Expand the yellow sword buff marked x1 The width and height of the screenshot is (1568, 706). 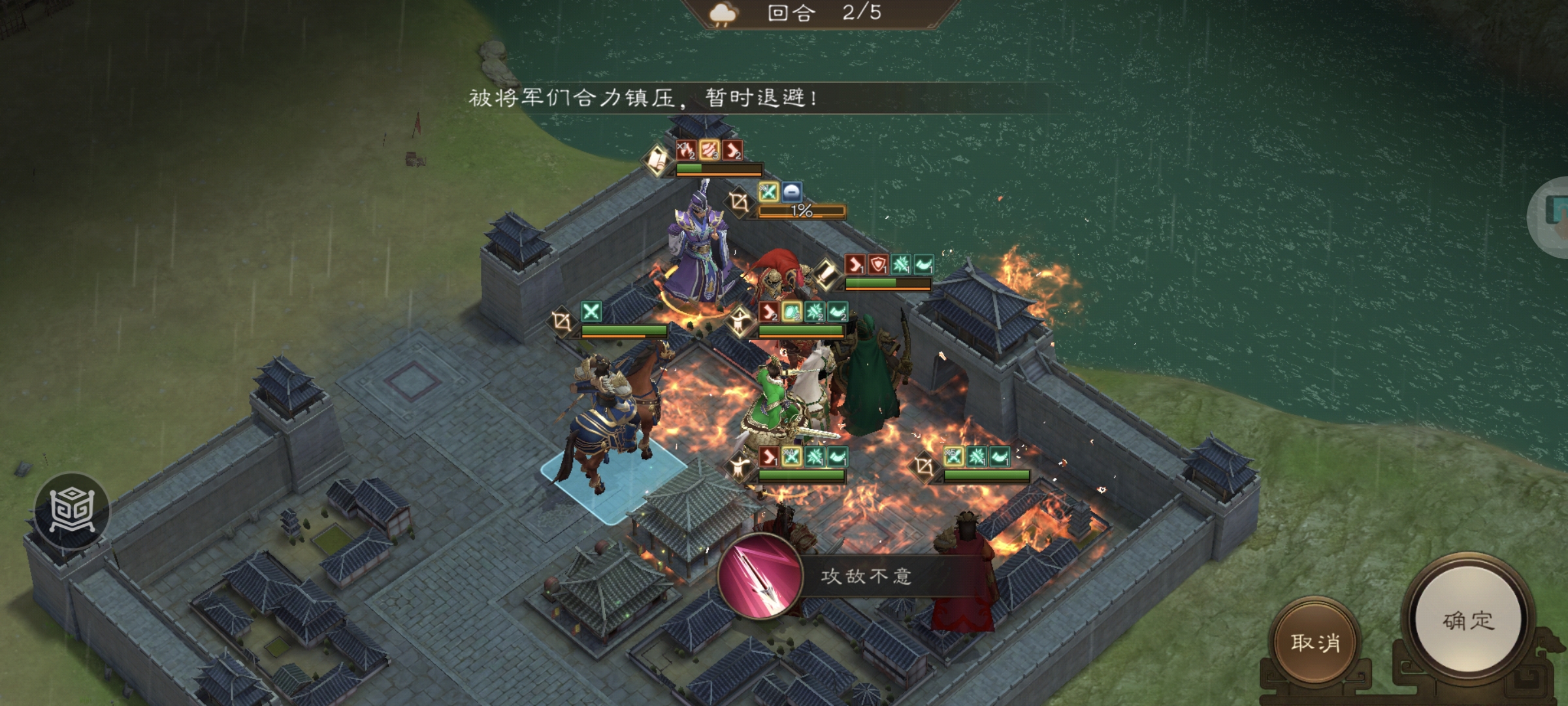[768, 192]
